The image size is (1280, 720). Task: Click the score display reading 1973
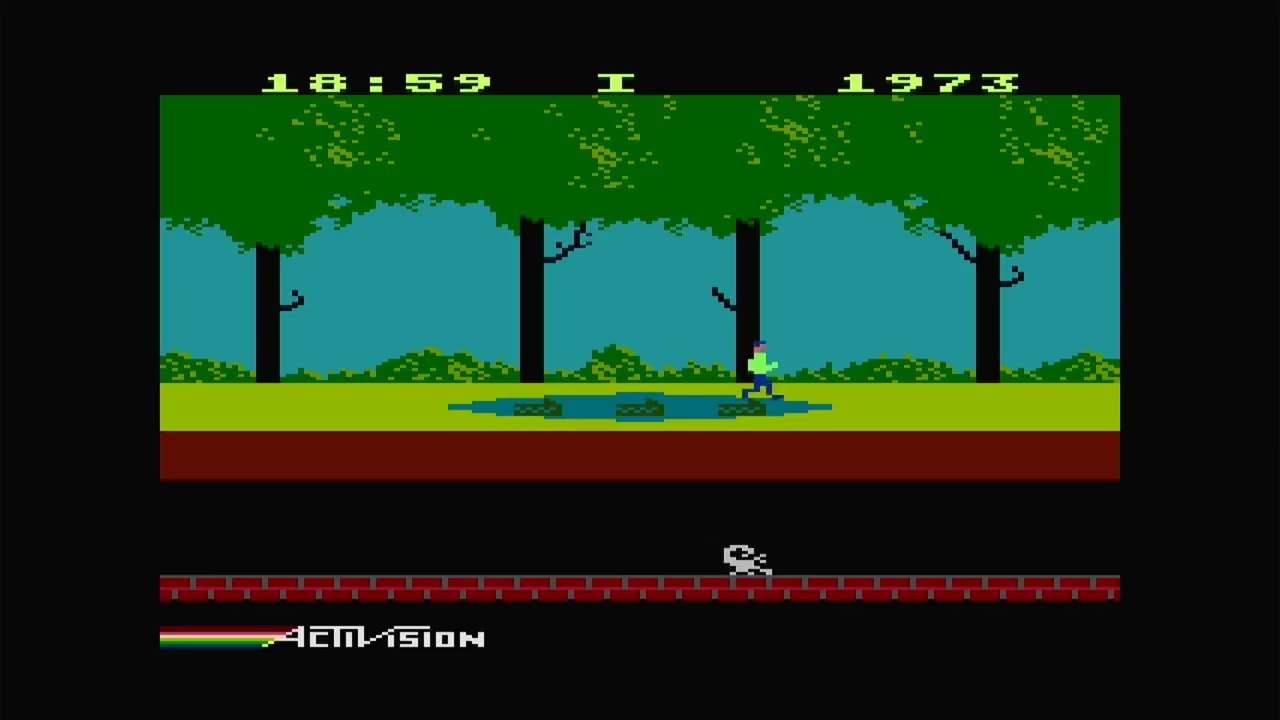click(x=930, y=83)
